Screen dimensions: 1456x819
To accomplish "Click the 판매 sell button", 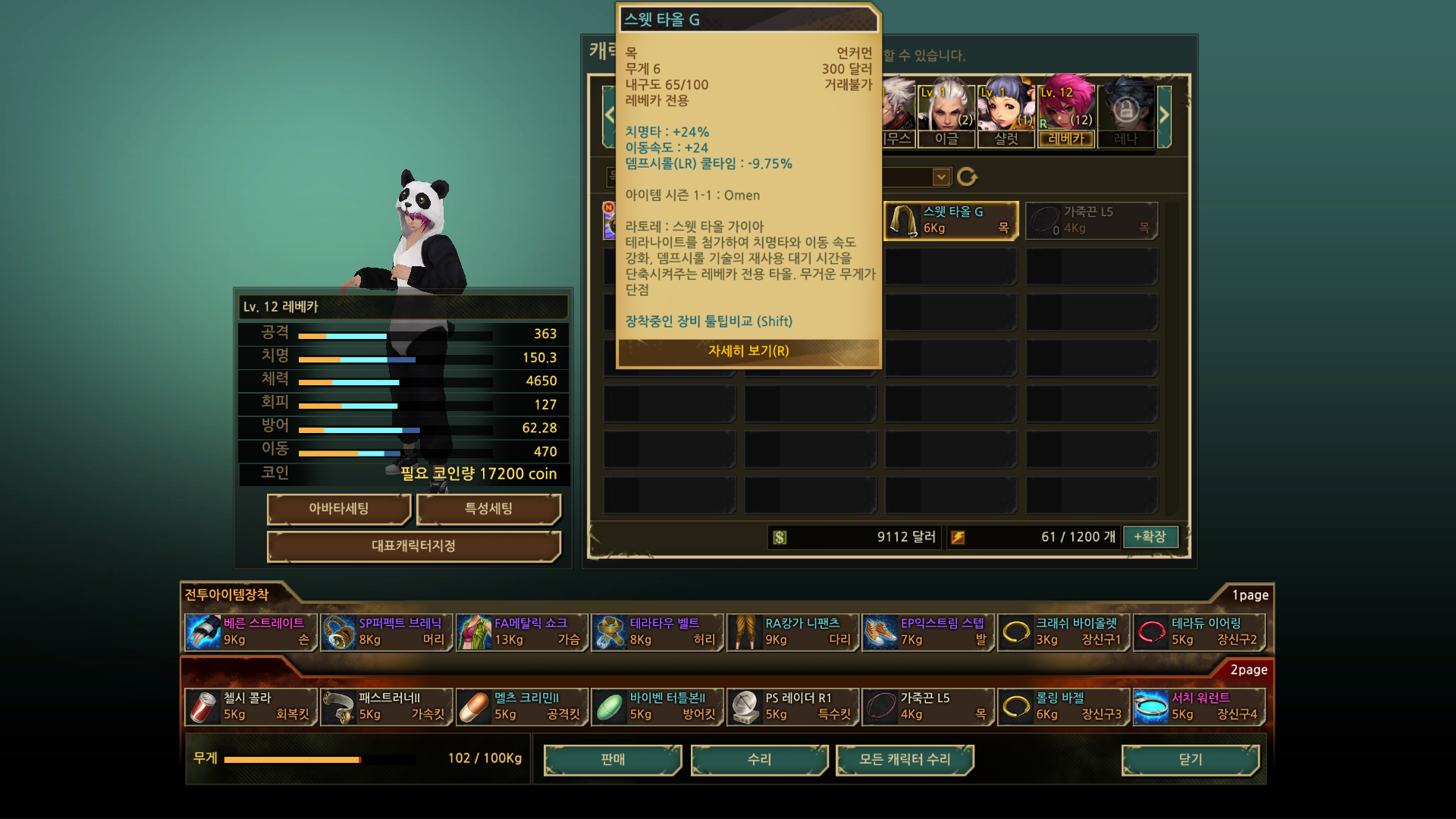I will [x=613, y=760].
